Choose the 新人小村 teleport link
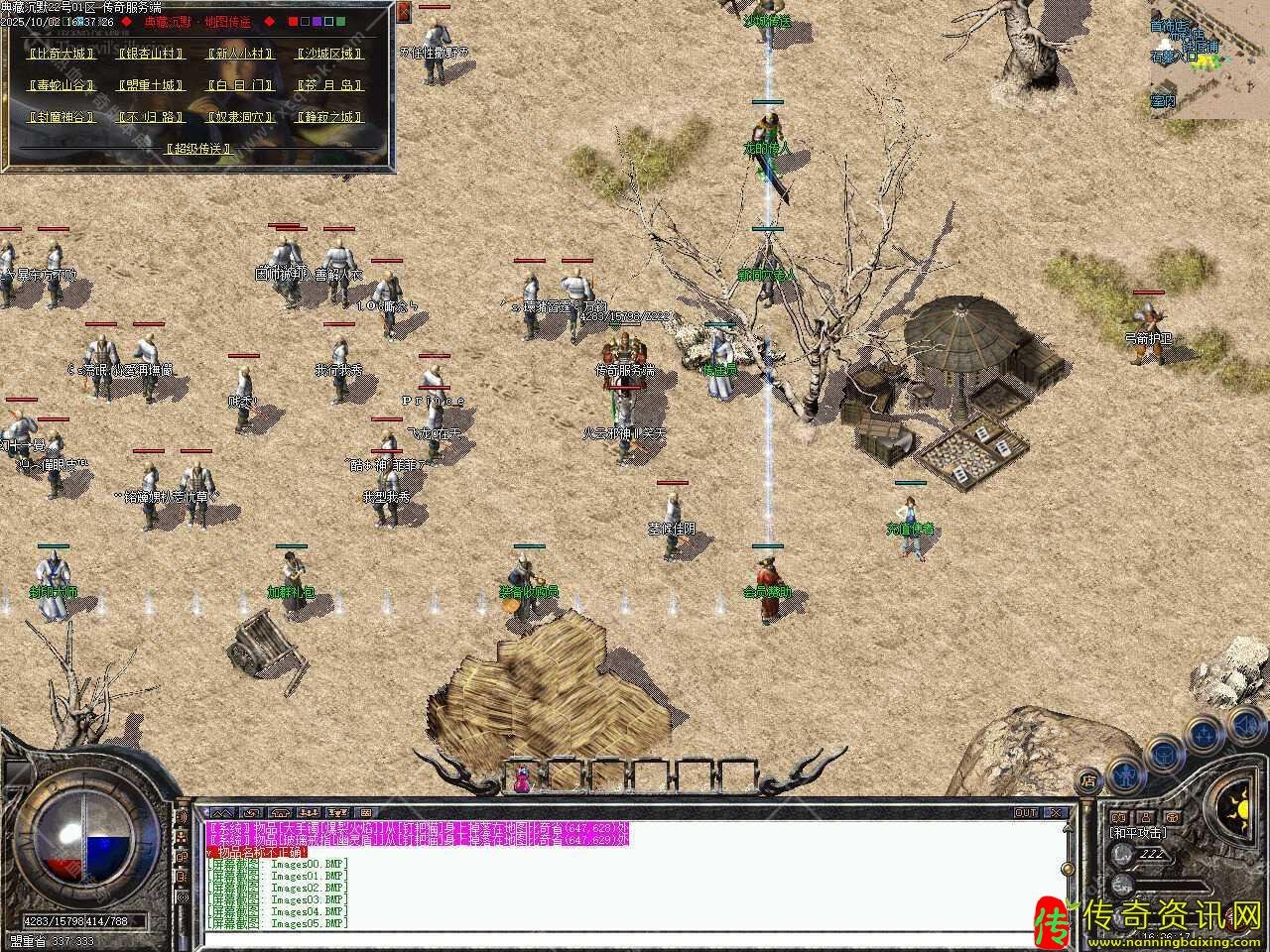The width and height of the screenshot is (1270, 952). 239,54
